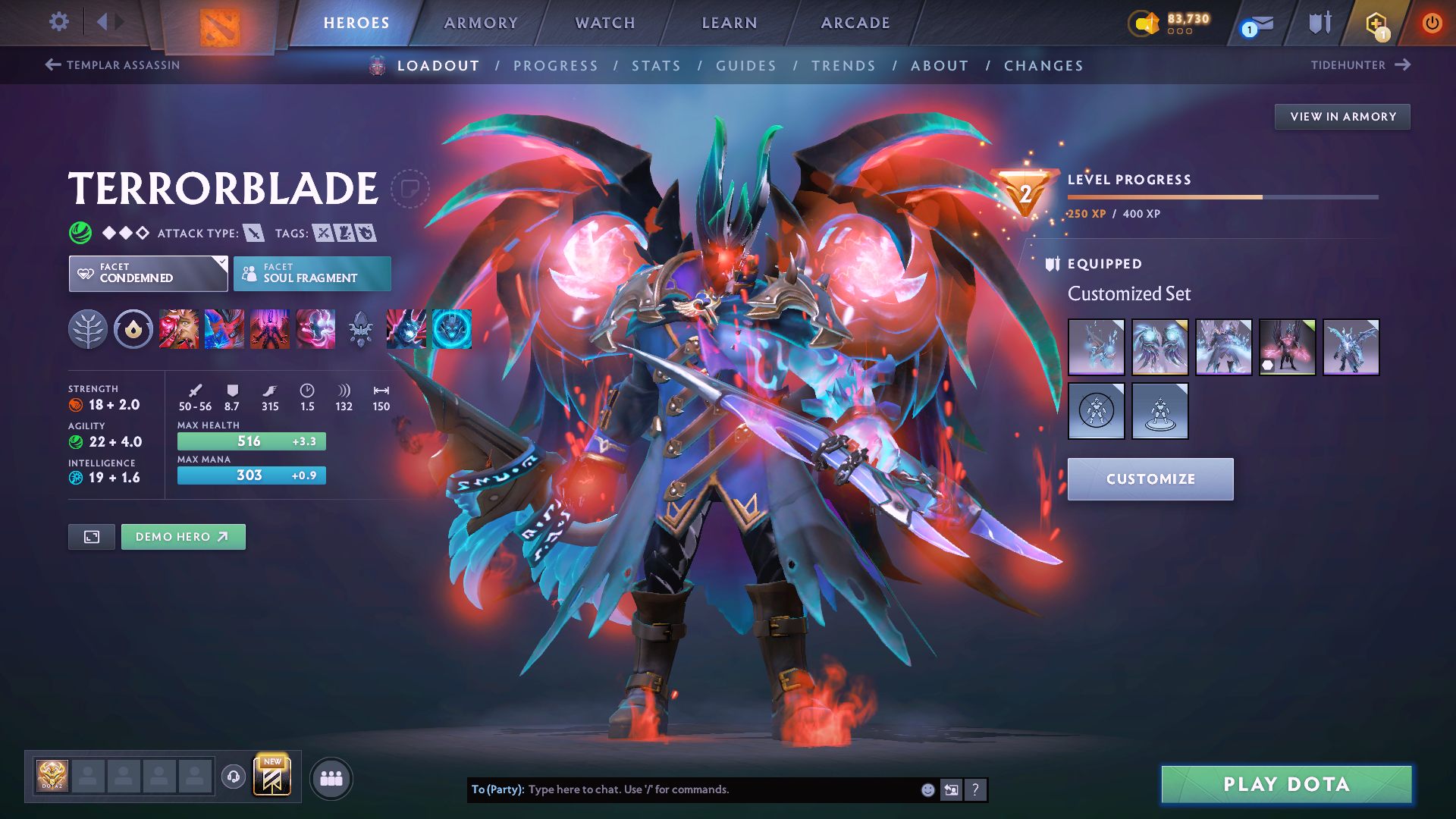
Task: Expand the Condemned facet chevron
Action: click(x=221, y=264)
